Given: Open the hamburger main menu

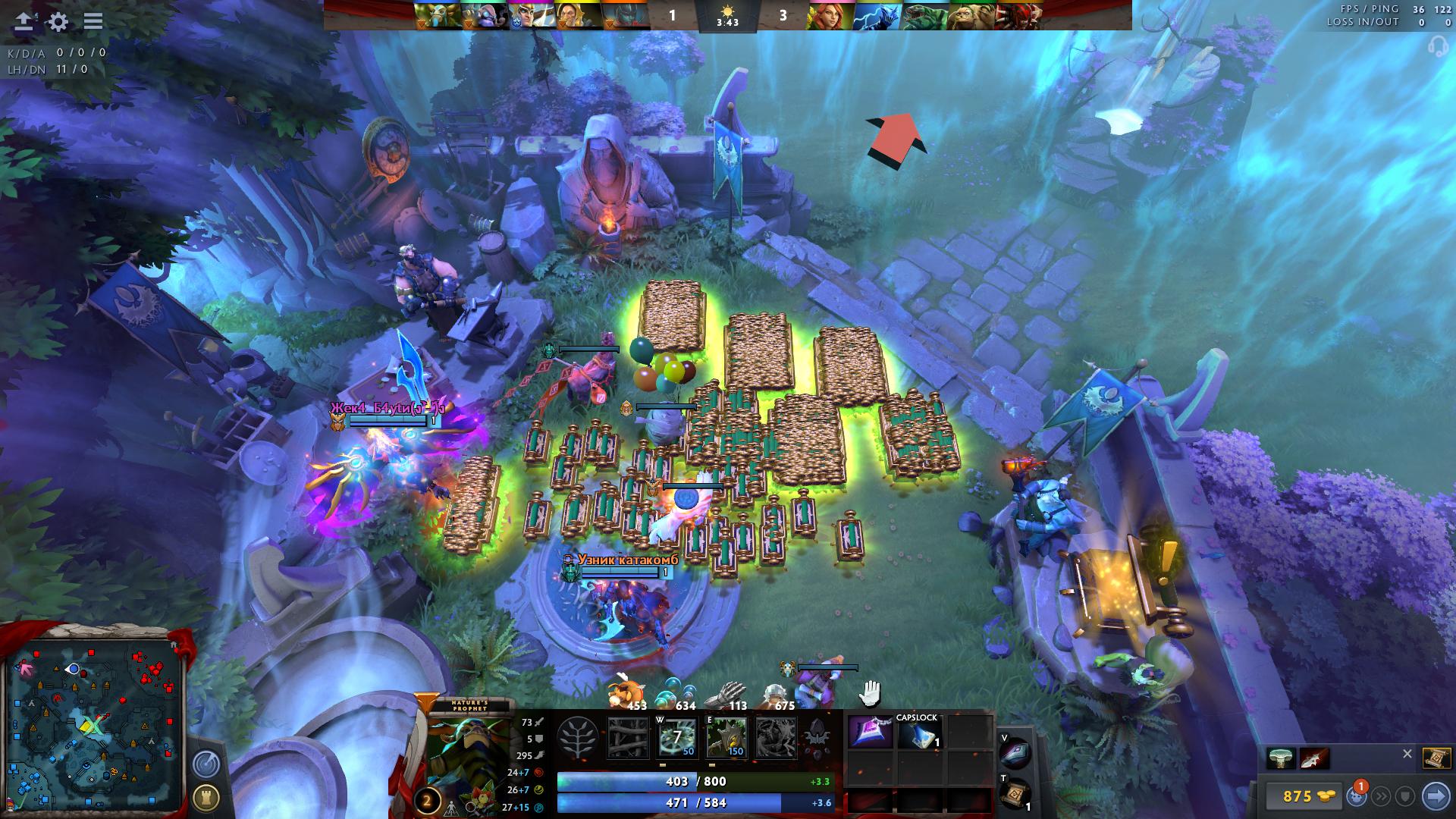Looking at the screenshot, I should [x=93, y=21].
